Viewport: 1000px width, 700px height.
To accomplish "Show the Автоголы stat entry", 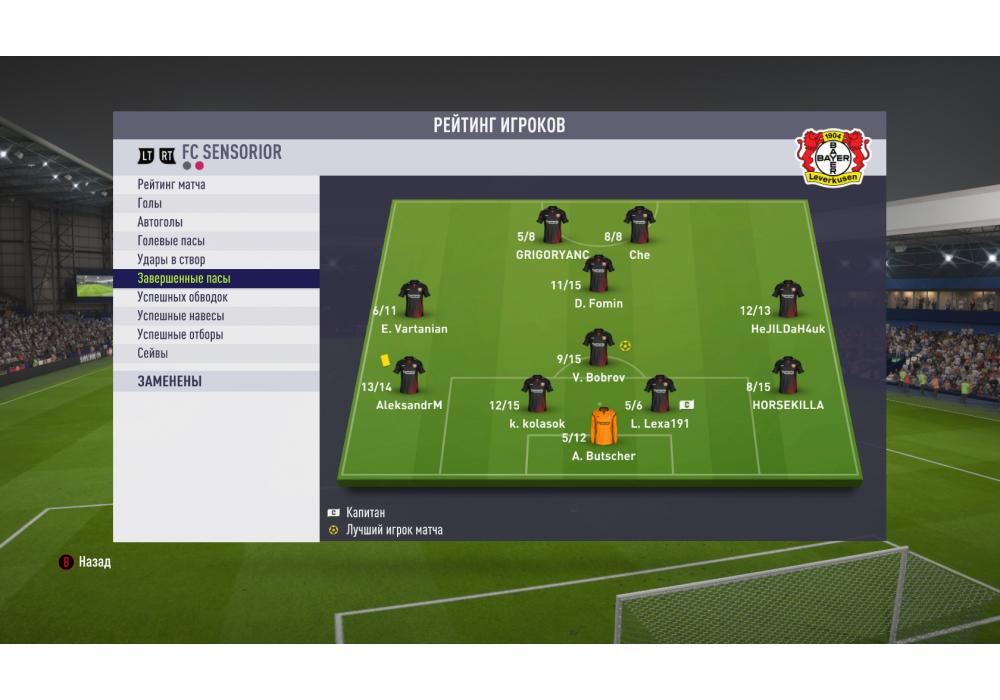I will pos(160,222).
